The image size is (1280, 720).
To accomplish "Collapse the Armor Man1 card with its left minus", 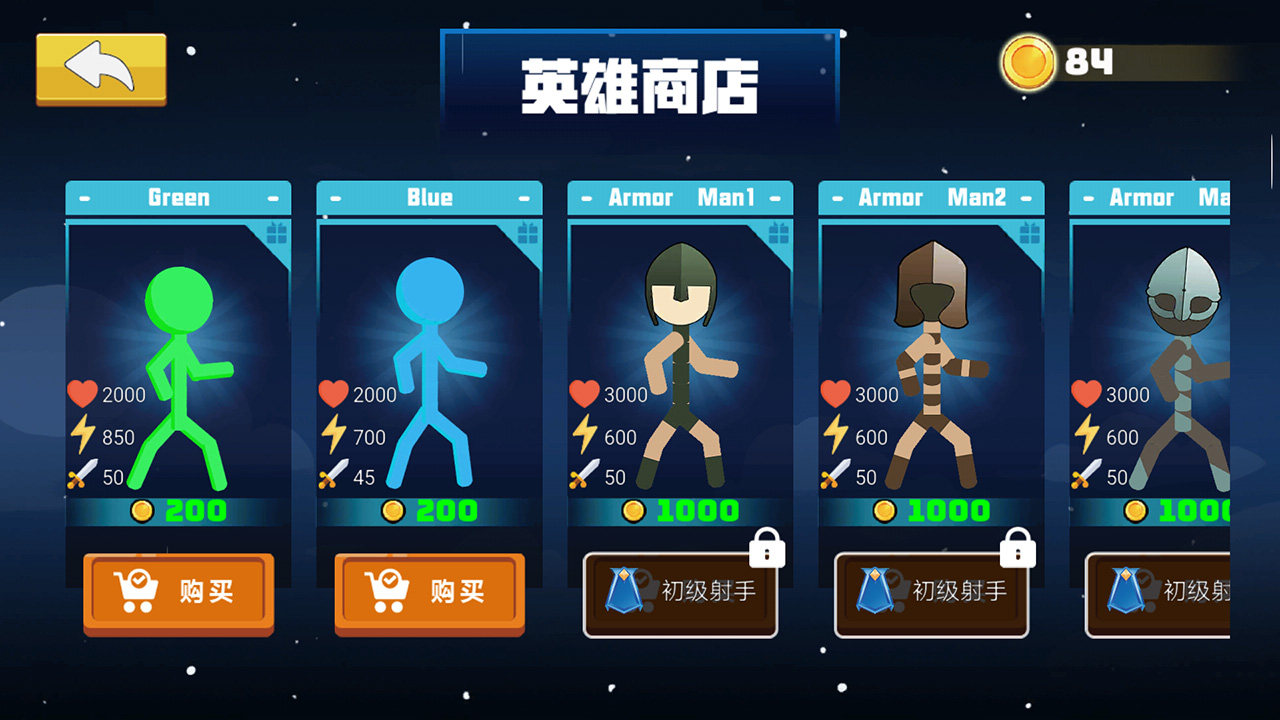I will 584,197.
